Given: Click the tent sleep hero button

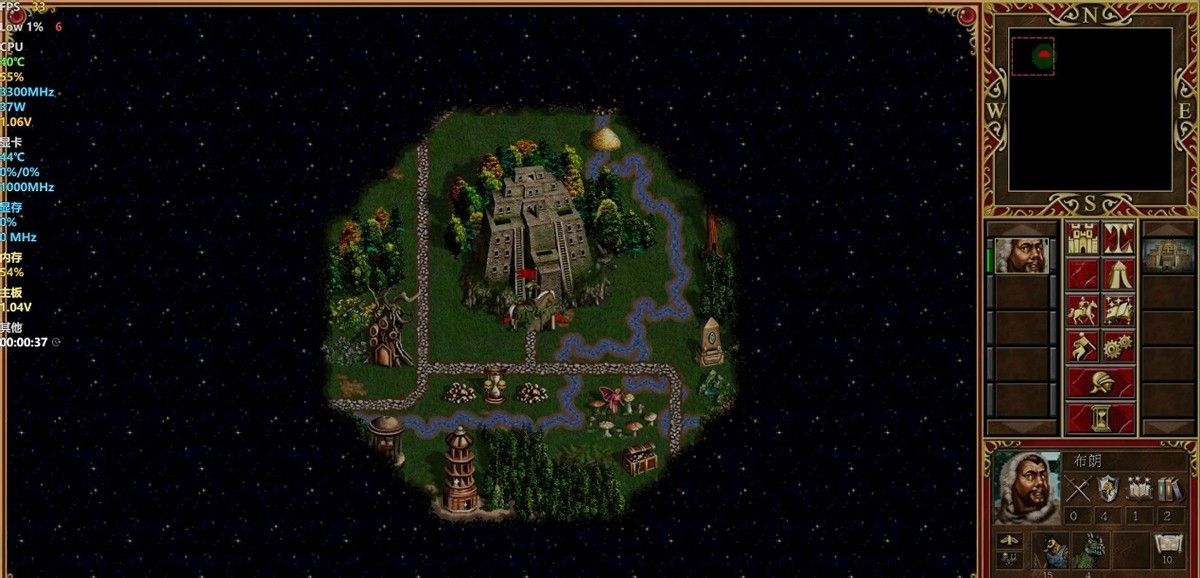Looking at the screenshot, I should pos(1118,273).
